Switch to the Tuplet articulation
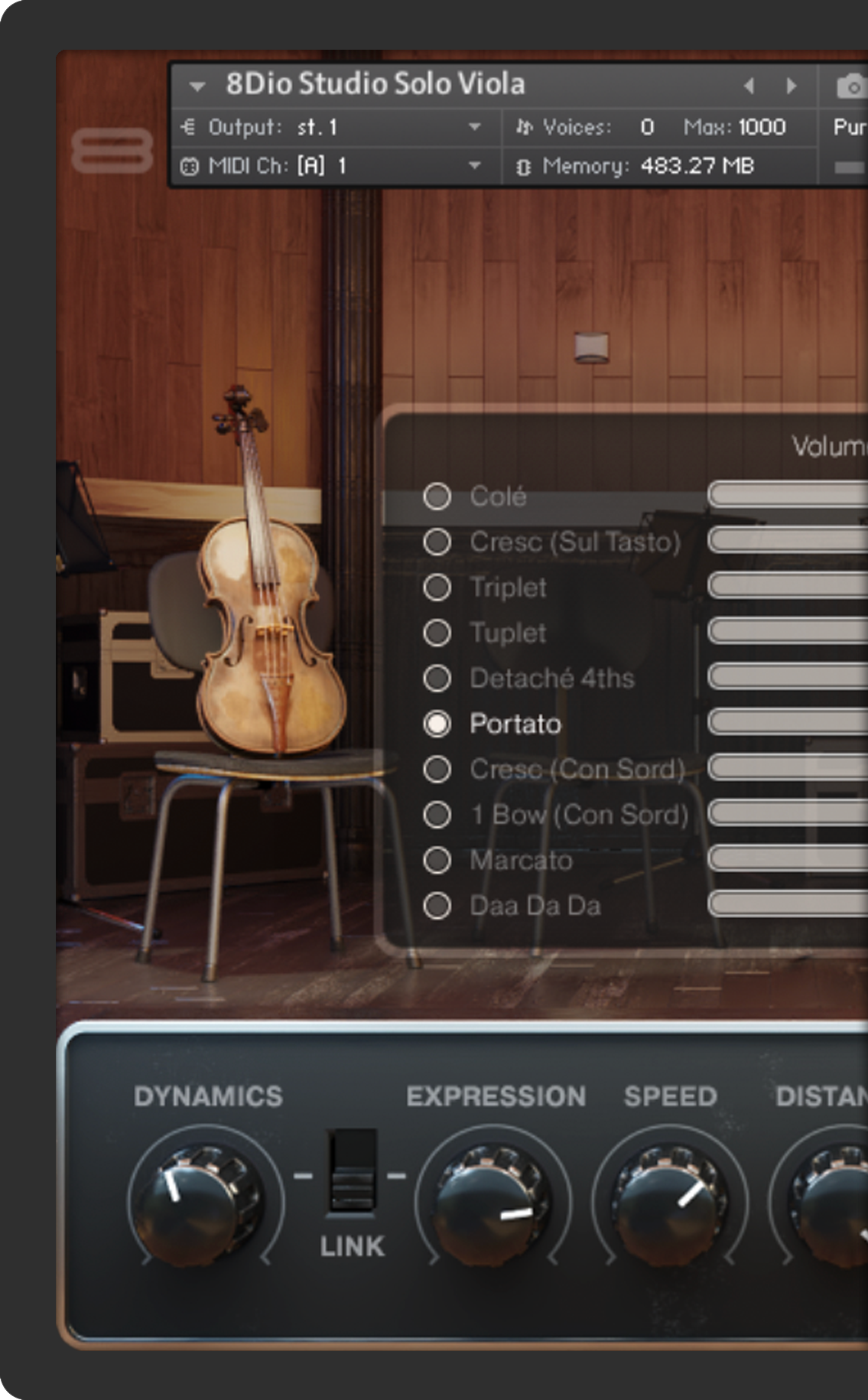This screenshot has width=868, height=1400. coord(437,633)
